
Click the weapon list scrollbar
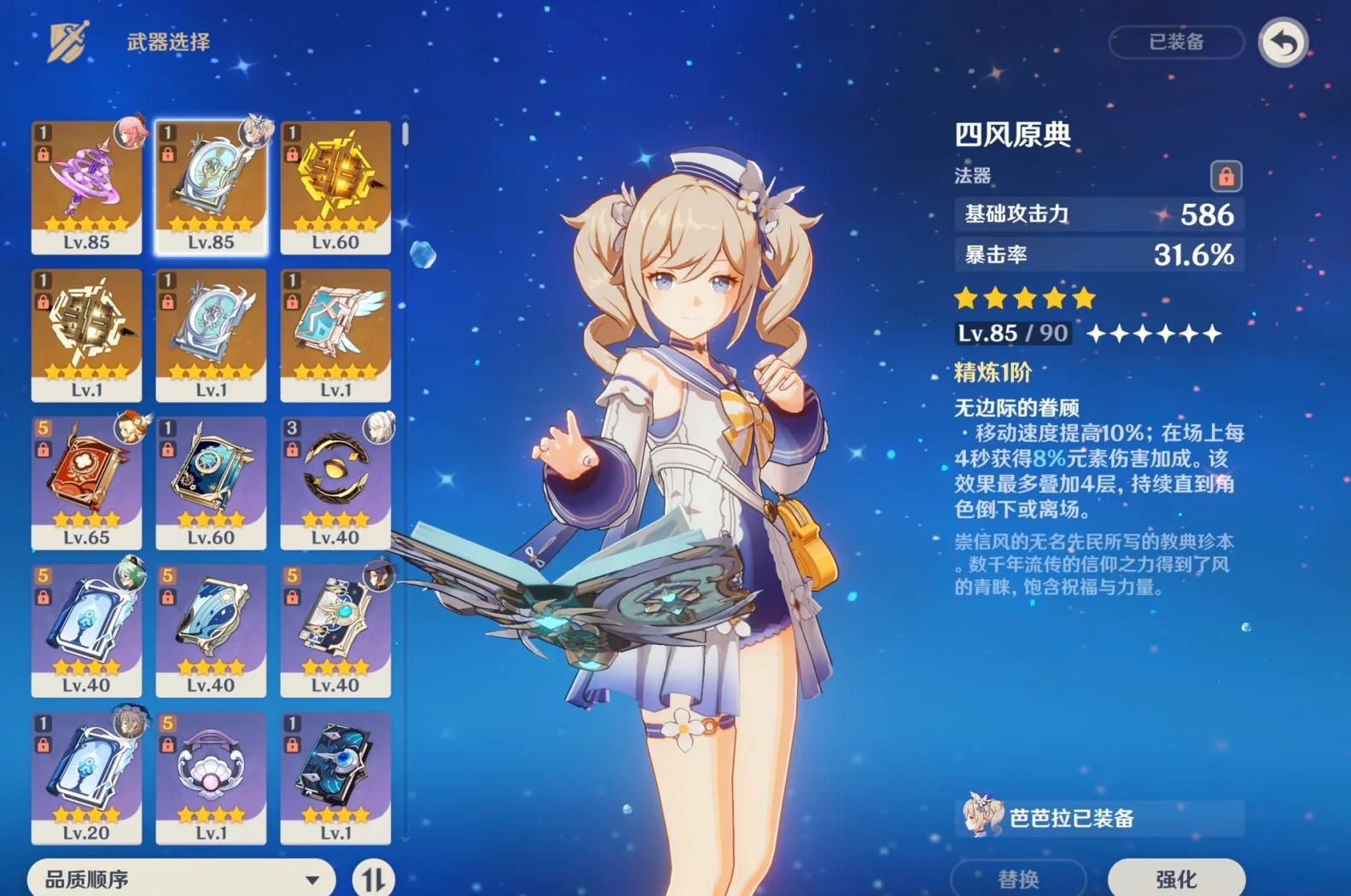[x=405, y=135]
